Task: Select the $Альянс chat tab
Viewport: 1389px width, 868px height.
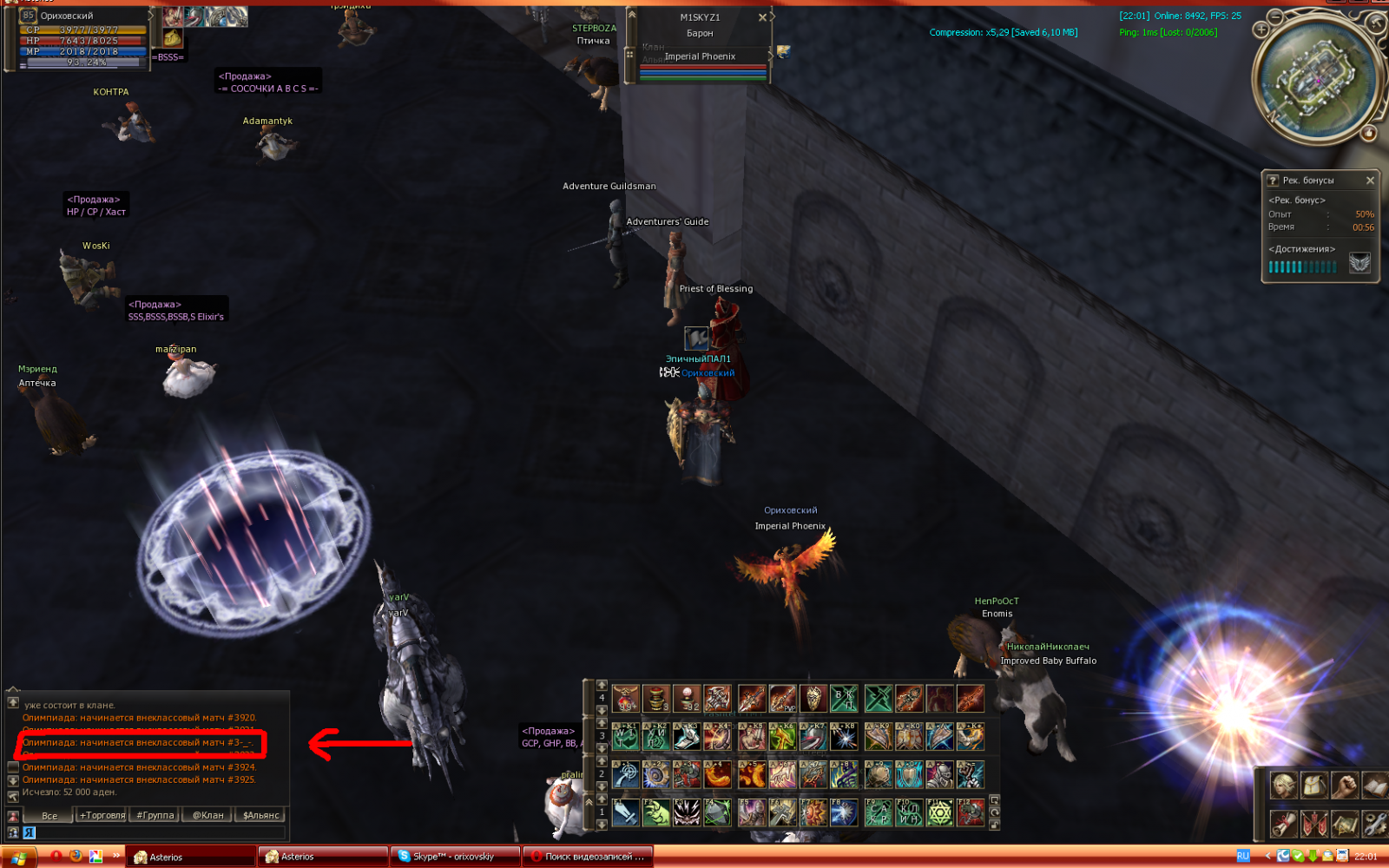Action: [261, 815]
